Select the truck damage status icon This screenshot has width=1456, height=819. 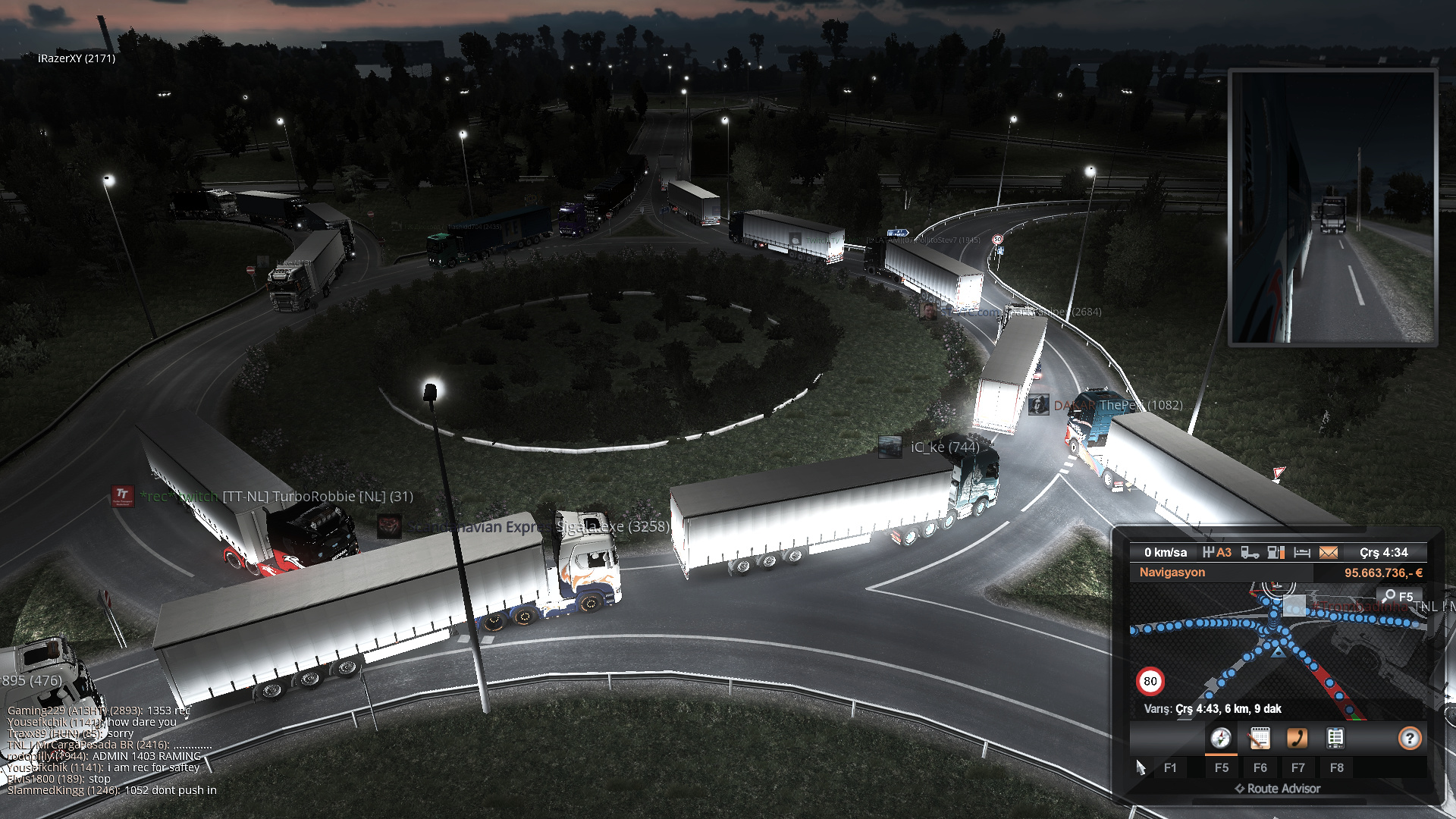(x=1250, y=553)
